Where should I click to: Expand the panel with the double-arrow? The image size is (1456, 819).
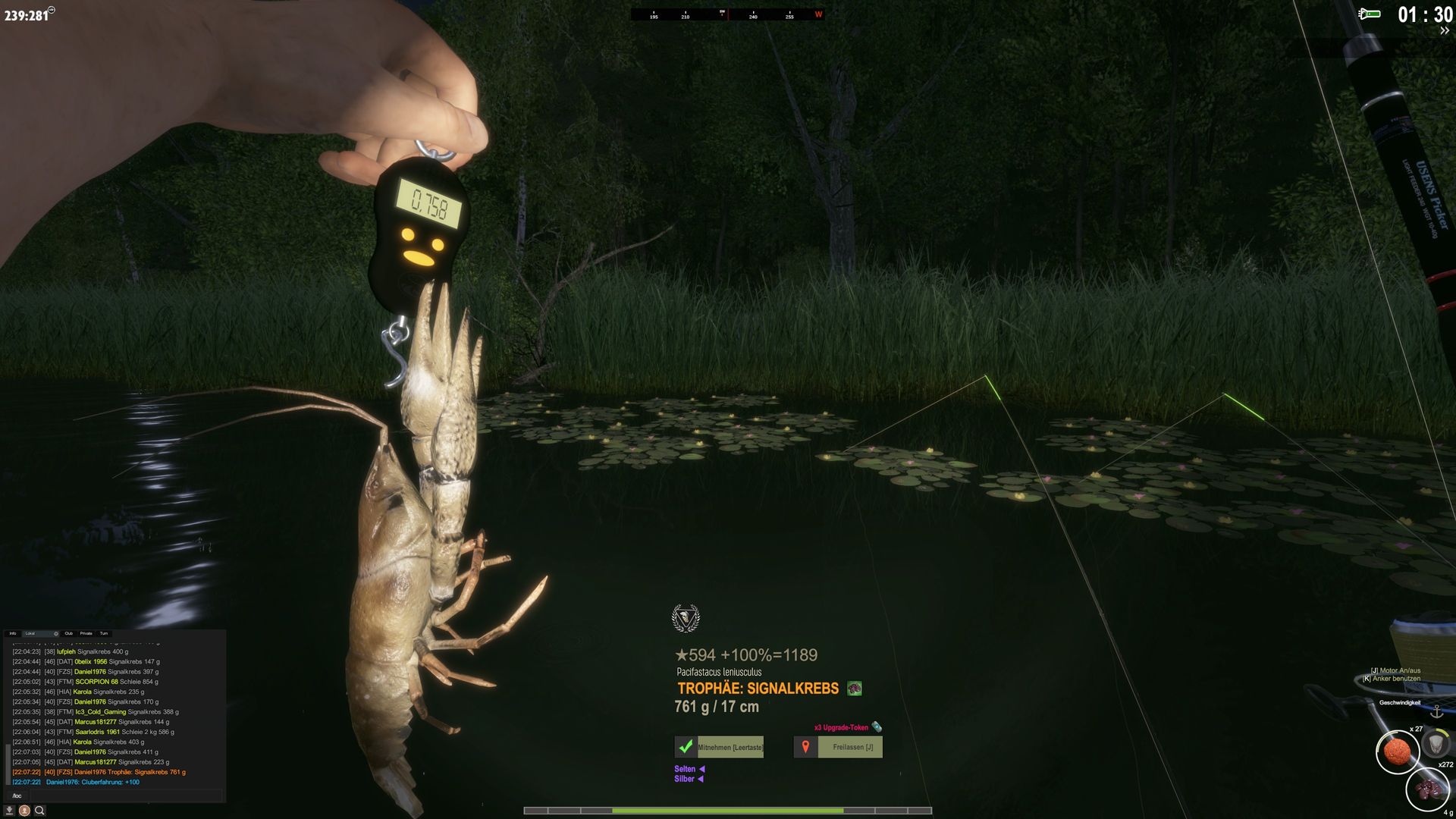[x=1445, y=31]
